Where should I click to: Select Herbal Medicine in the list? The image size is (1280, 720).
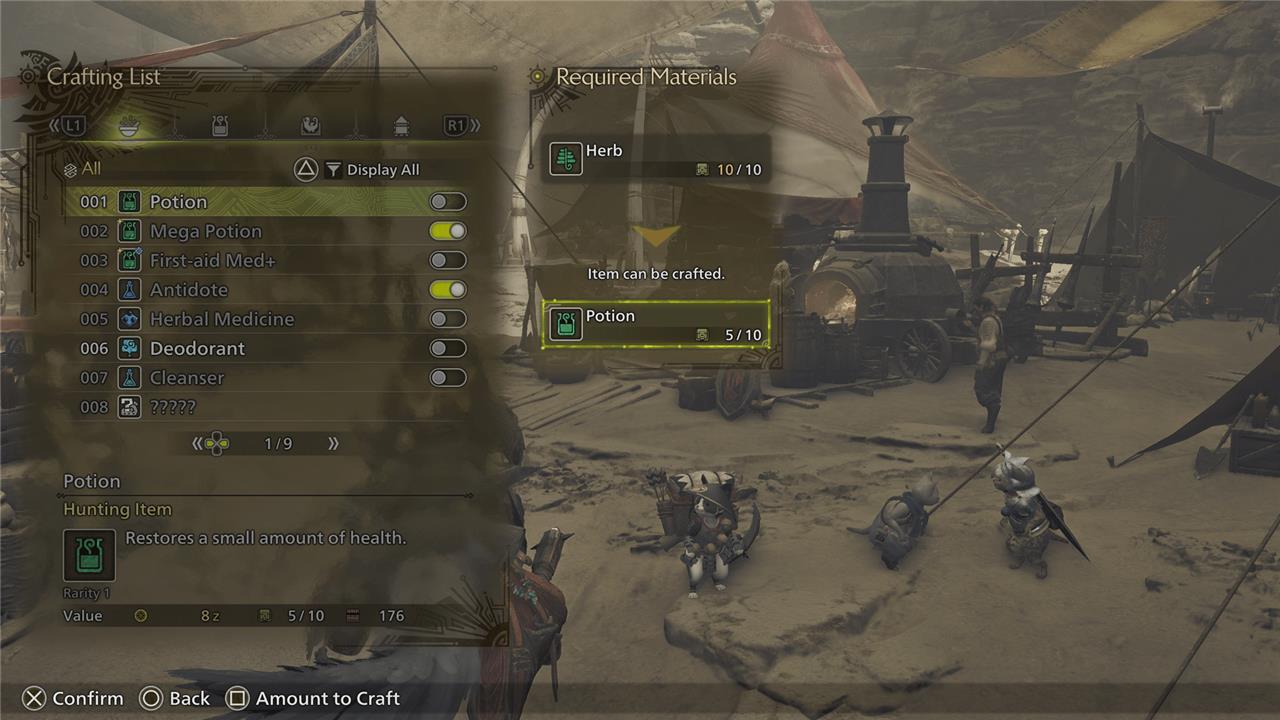click(221, 319)
